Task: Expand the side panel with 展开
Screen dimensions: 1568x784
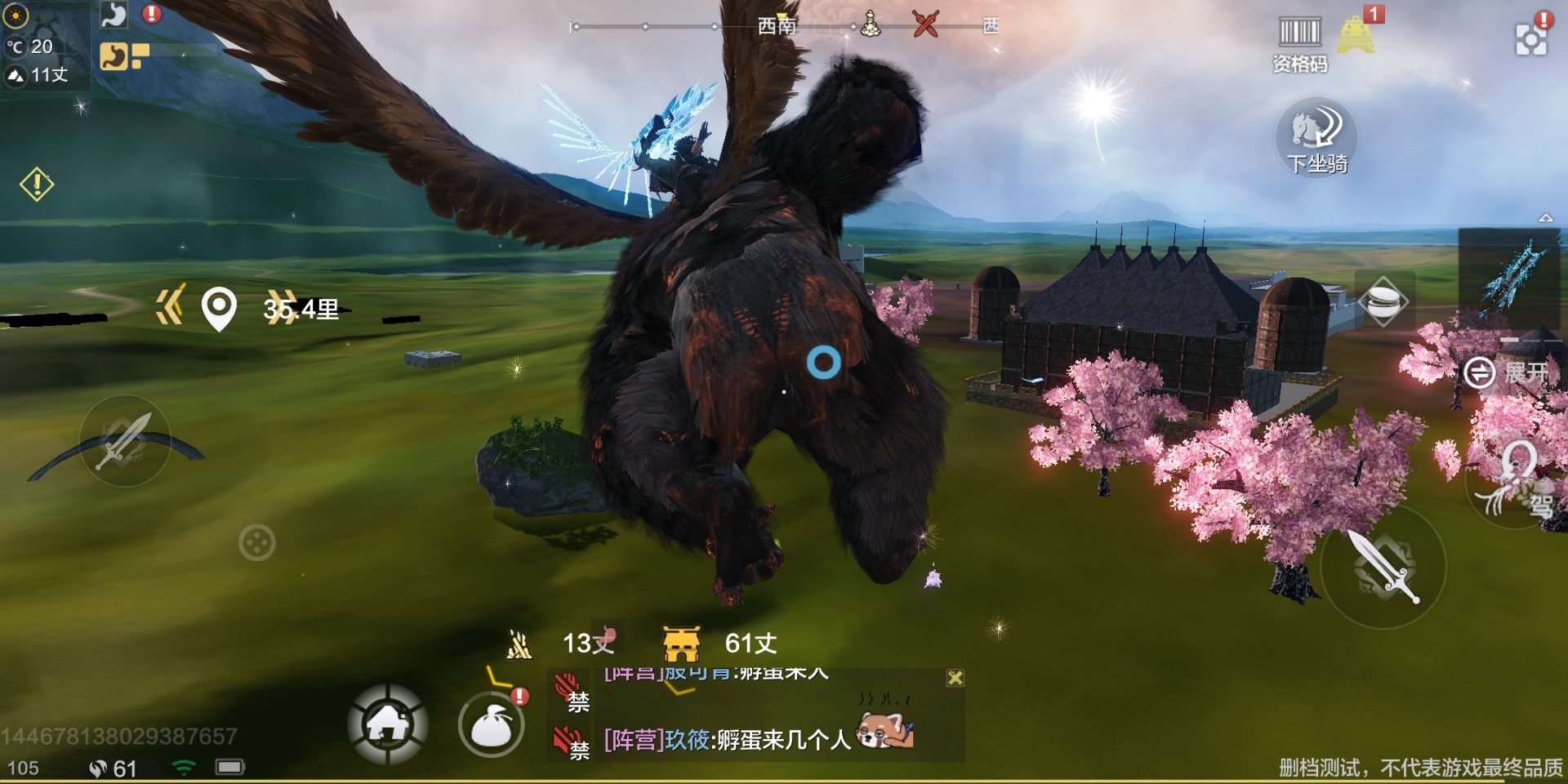Action: tap(1504, 373)
